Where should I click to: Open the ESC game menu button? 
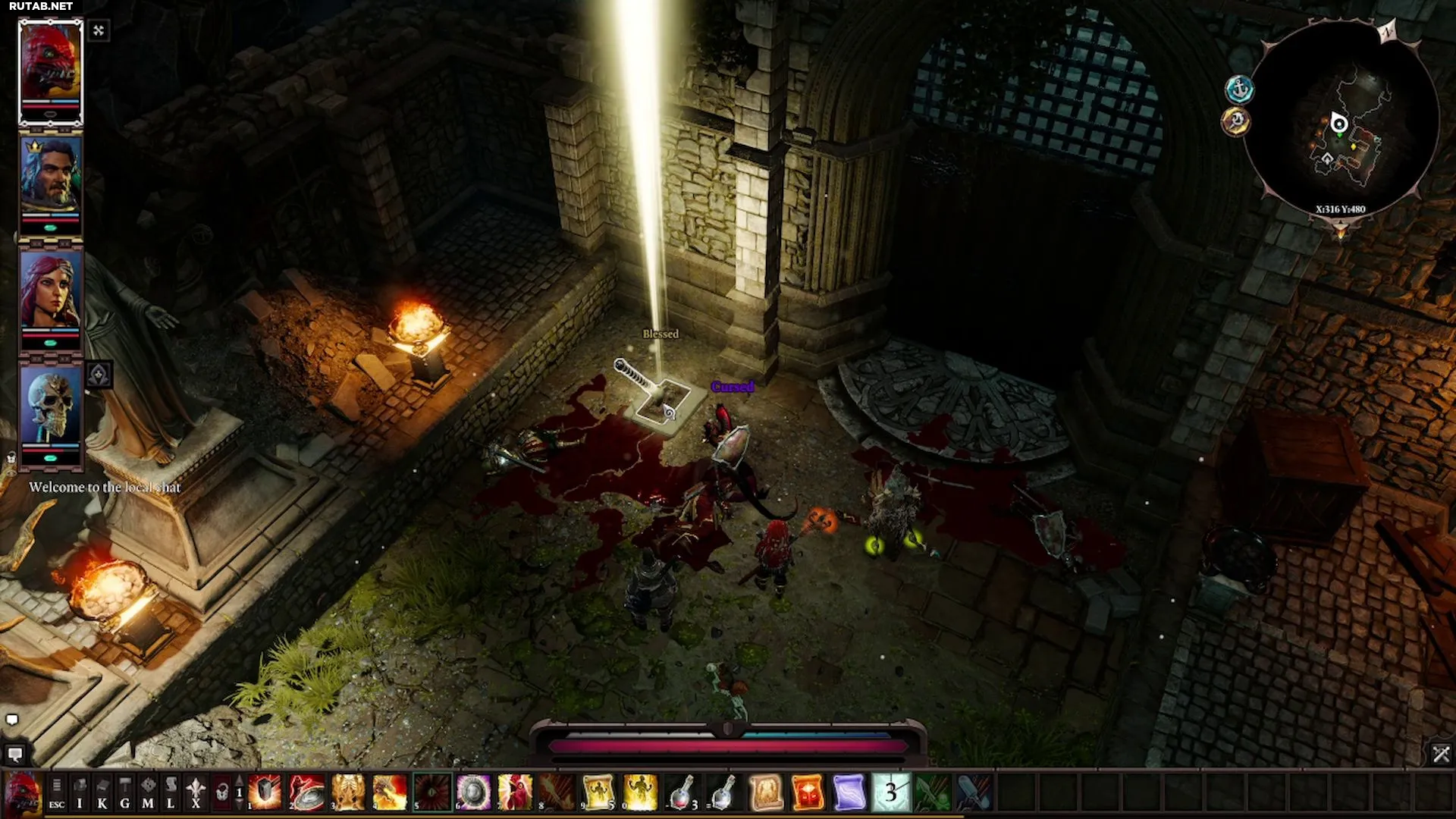pyautogui.click(x=57, y=792)
